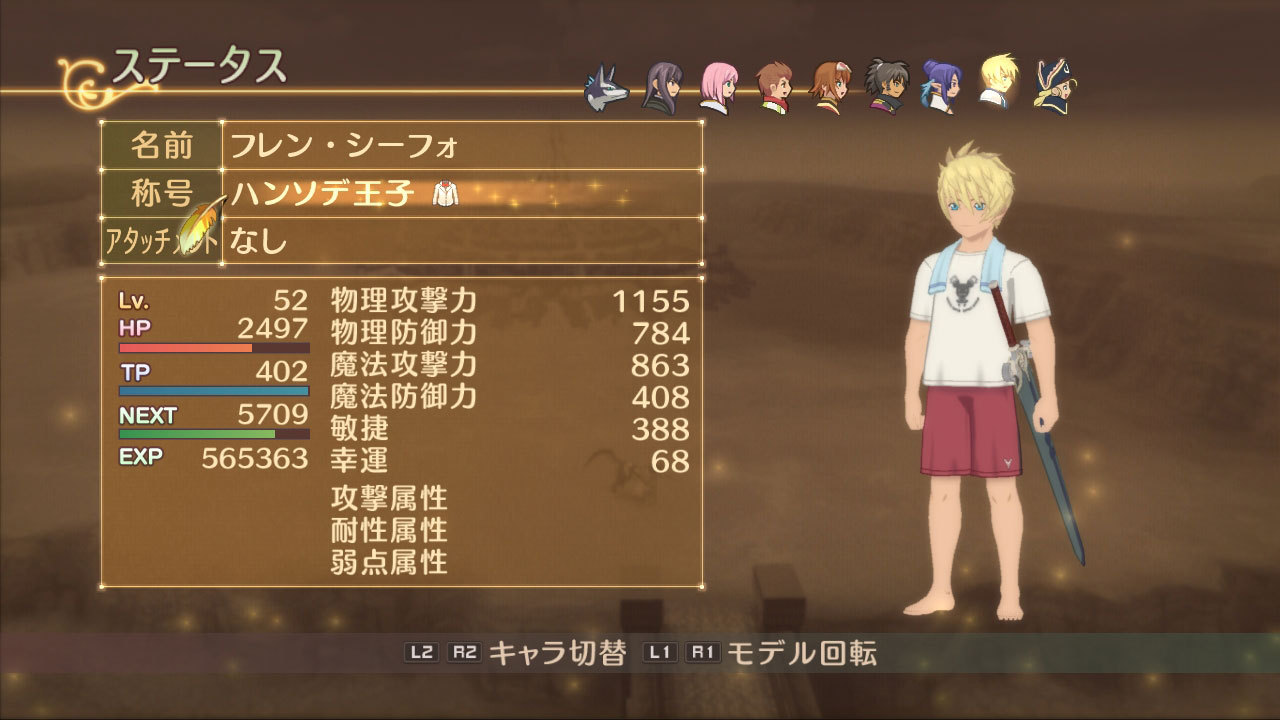1280x720 pixels.
Task: Open the 称号 title row
Action: tap(400, 193)
